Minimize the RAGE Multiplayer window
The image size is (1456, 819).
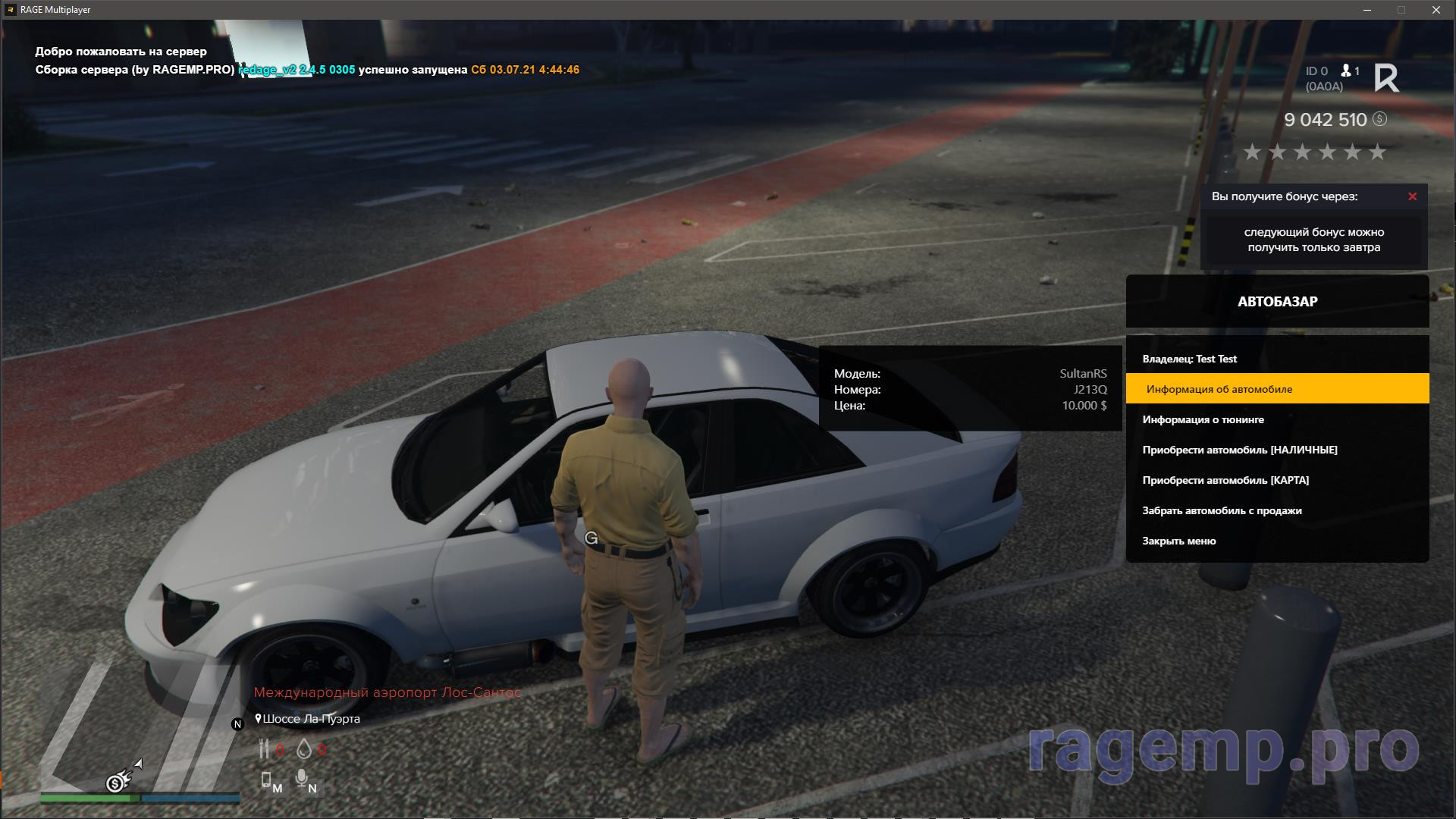coord(1367,10)
